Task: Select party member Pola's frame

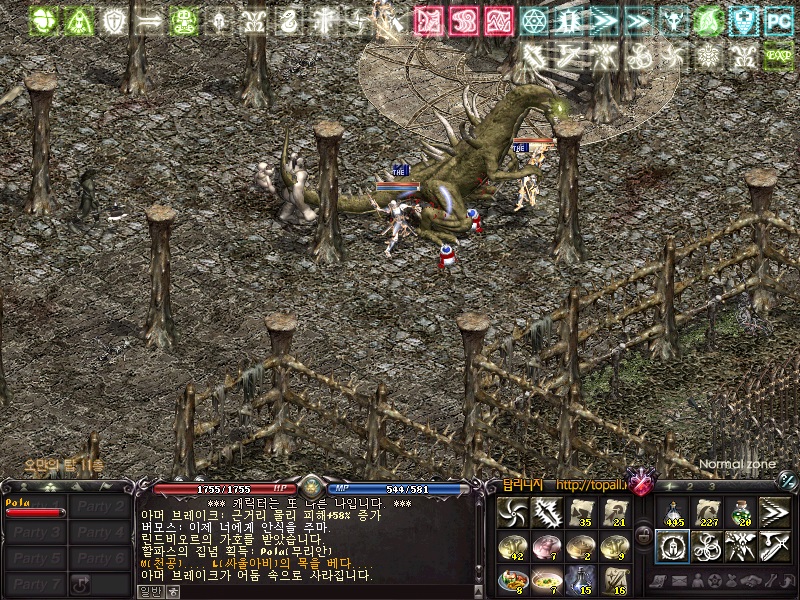Action: coord(35,507)
